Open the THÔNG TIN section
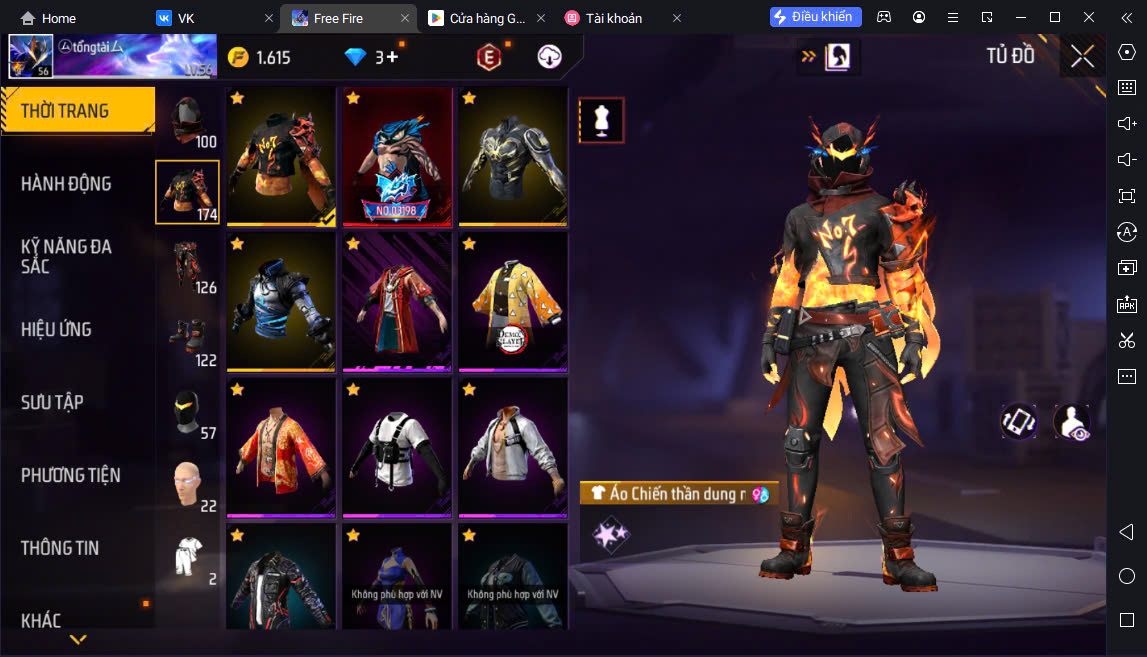The image size is (1147, 657). coord(60,548)
